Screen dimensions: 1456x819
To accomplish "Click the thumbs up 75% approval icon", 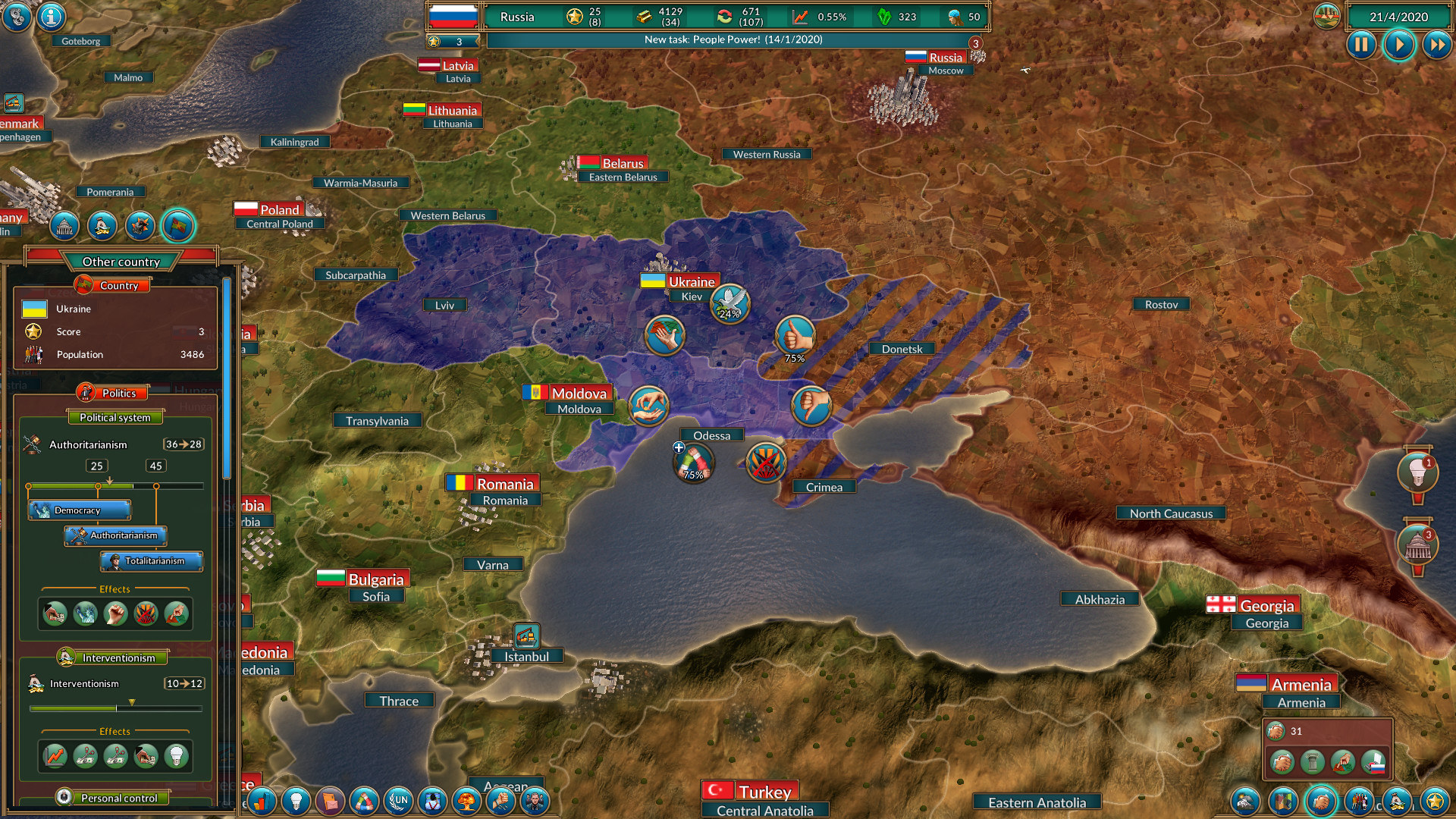I will click(x=794, y=334).
